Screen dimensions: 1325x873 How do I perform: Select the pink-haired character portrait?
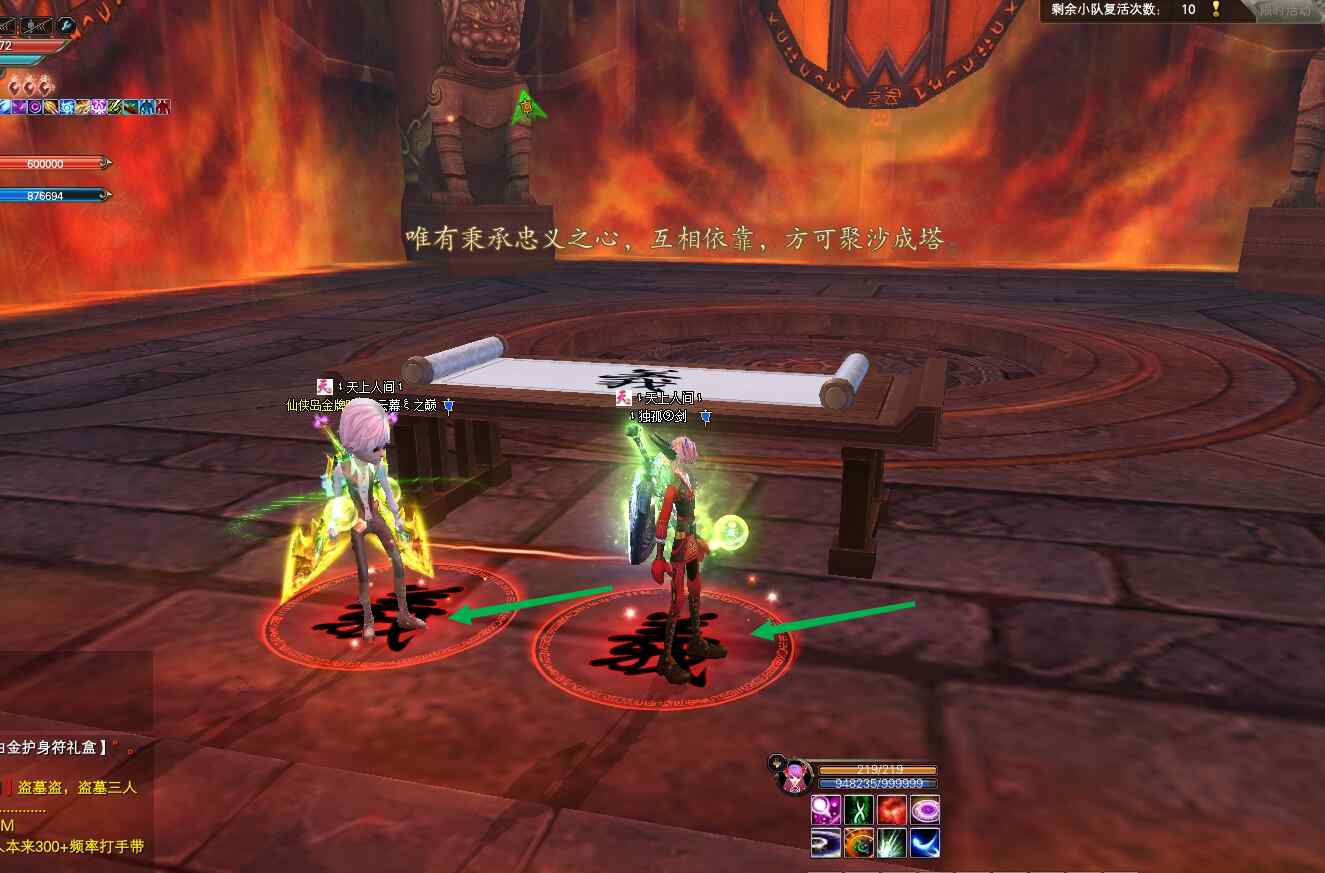[797, 777]
